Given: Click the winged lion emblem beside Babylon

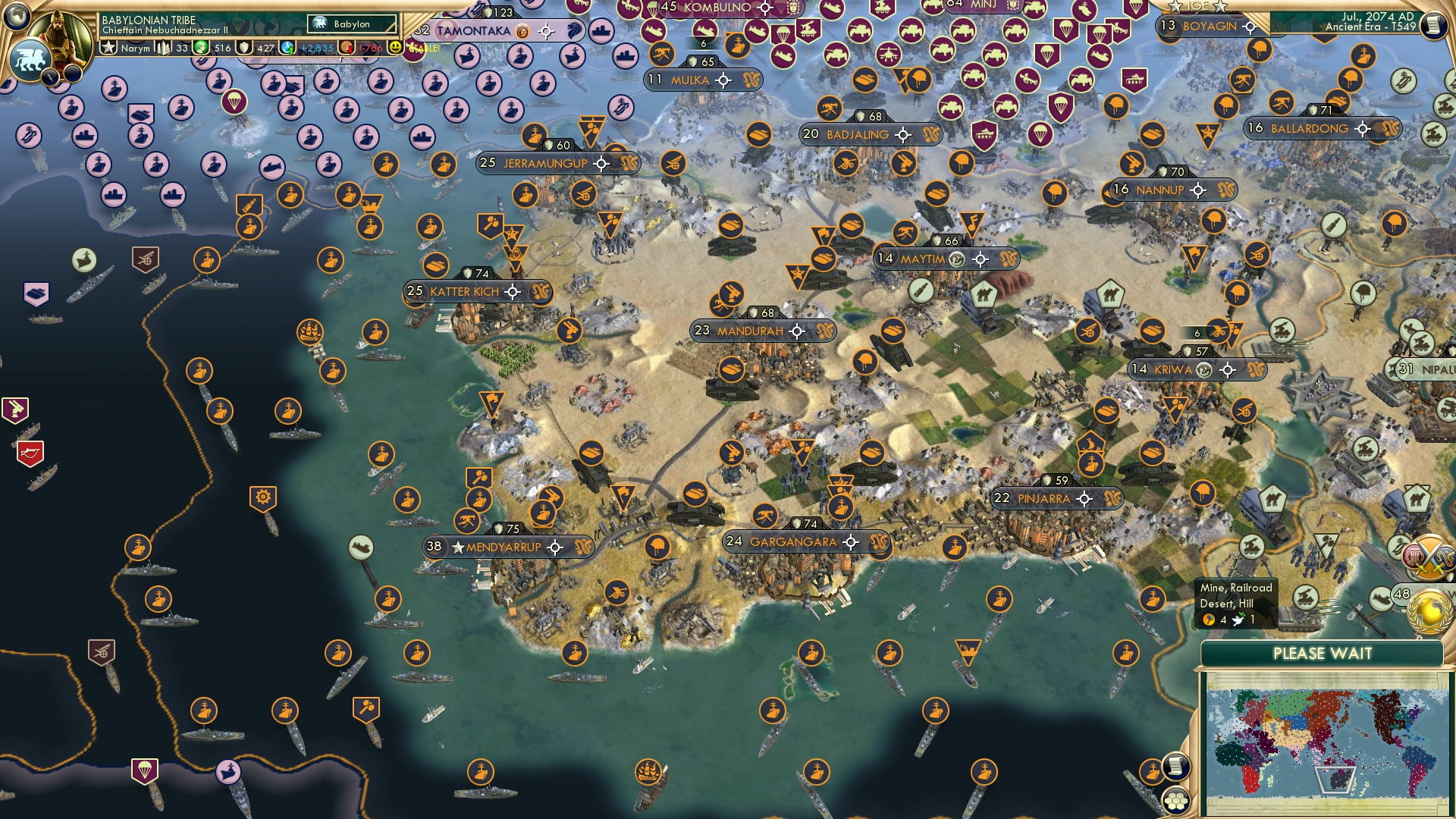Looking at the screenshot, I should 320,24.
